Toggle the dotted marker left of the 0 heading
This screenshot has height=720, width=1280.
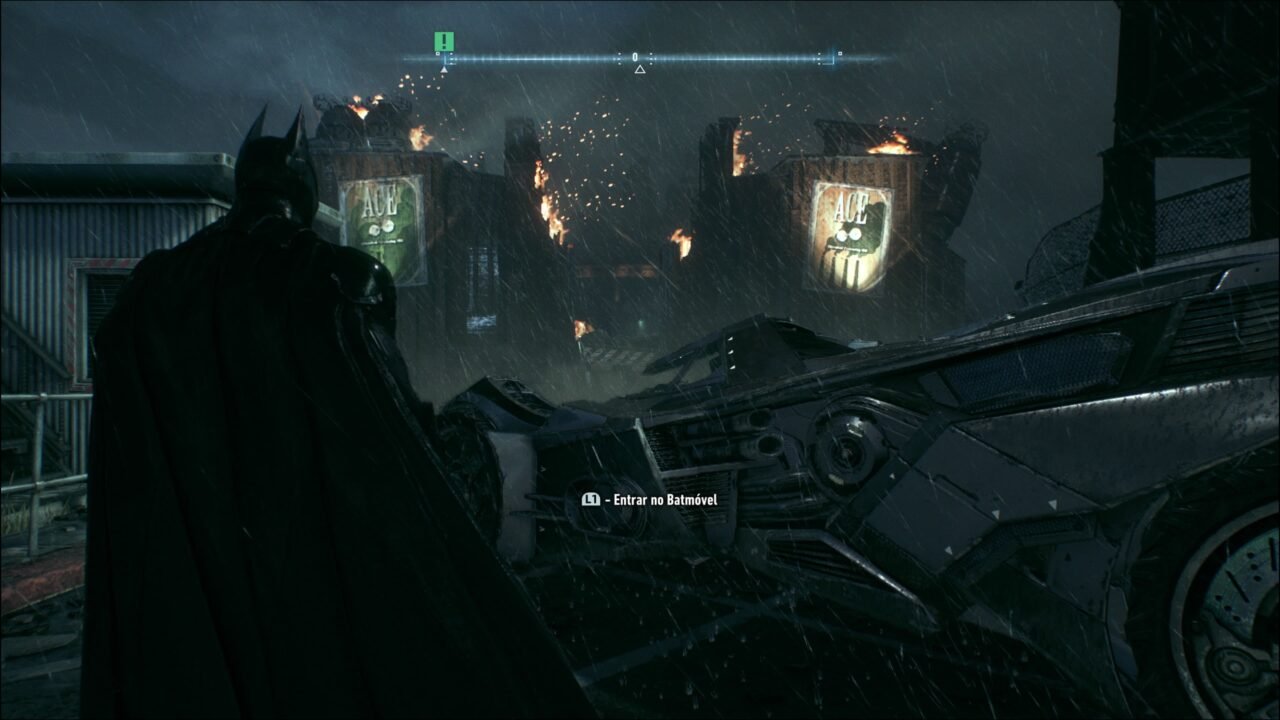(620, 58)
